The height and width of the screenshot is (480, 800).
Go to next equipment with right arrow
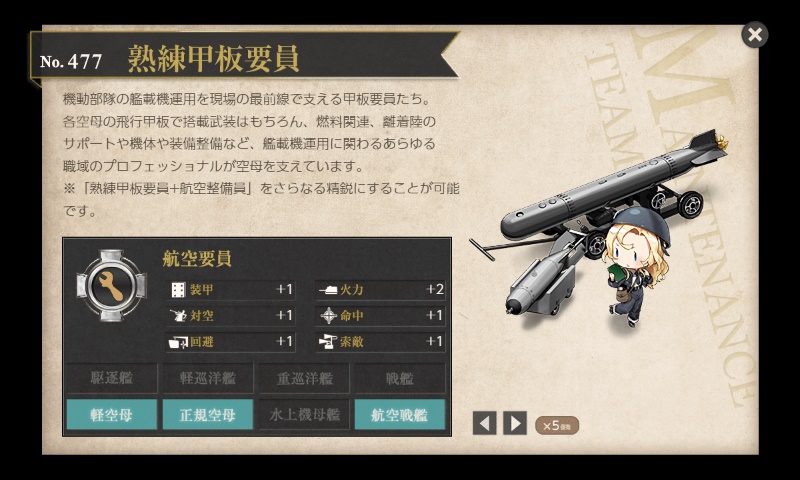[x=515, y=423]
